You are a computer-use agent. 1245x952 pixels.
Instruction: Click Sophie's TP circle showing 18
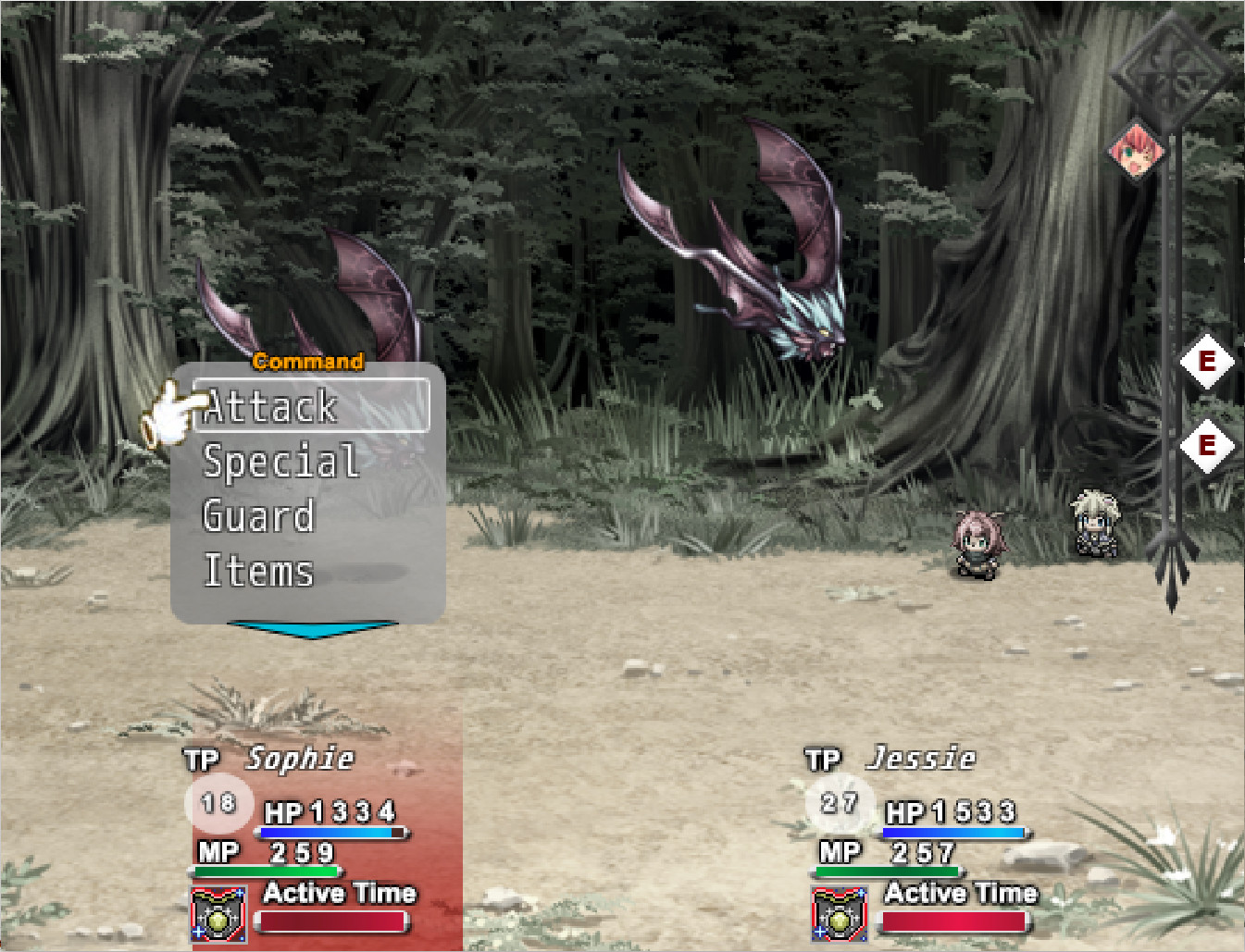click(219, 803)
